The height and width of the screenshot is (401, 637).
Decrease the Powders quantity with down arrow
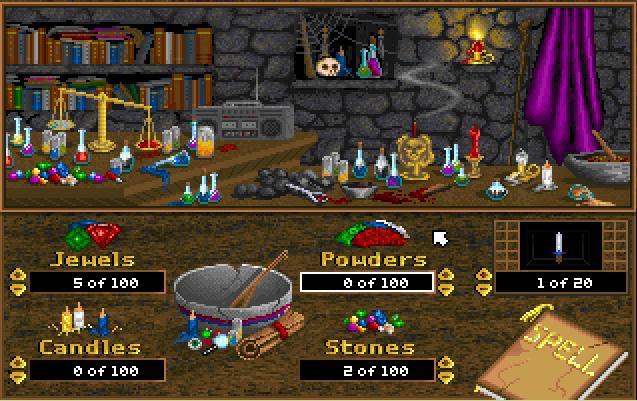(447, 289)
